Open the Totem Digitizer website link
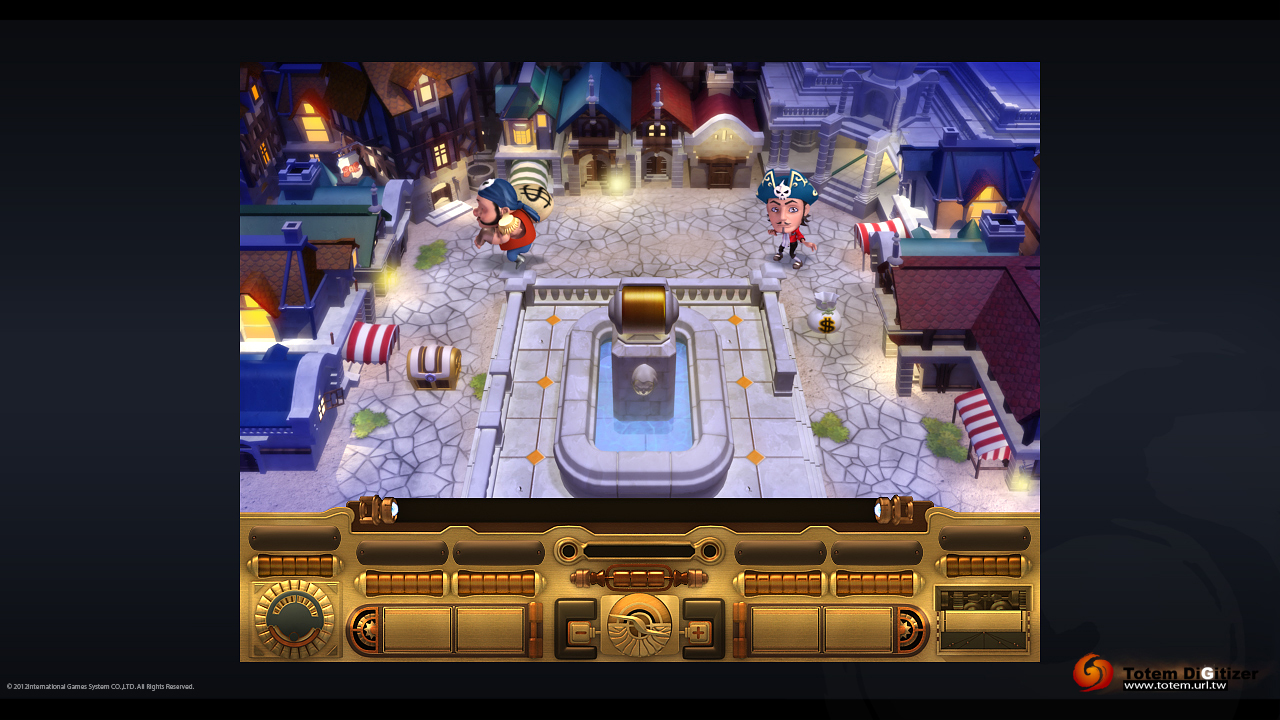Viewport: 1280px width, 720px height. 1175,685
